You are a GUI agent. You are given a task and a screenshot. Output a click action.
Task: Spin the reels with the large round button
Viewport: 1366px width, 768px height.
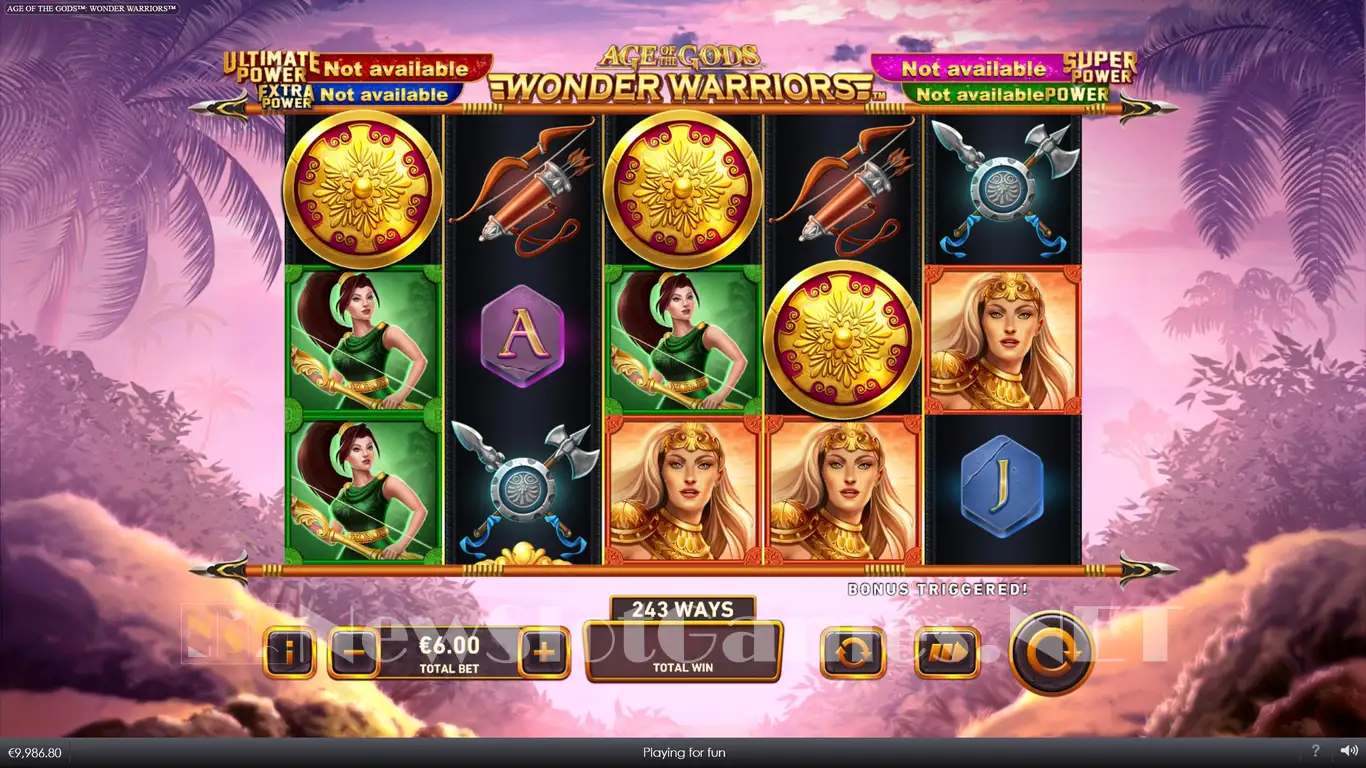[x=1050, y=653]
